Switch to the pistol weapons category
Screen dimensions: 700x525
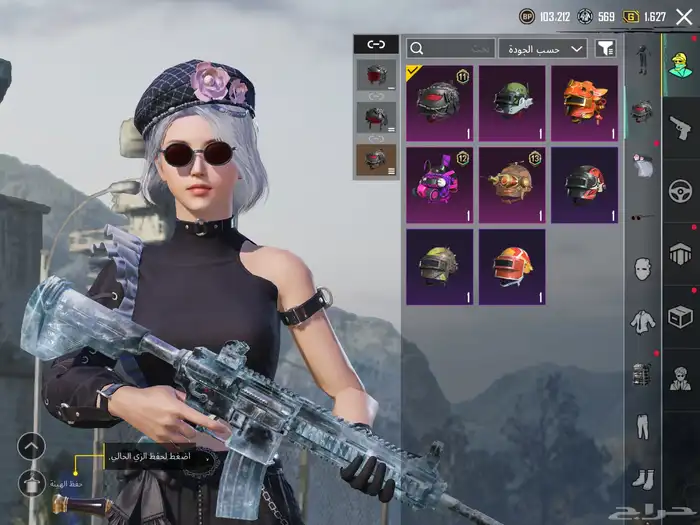pyautogui.click(x=681, y=127)
